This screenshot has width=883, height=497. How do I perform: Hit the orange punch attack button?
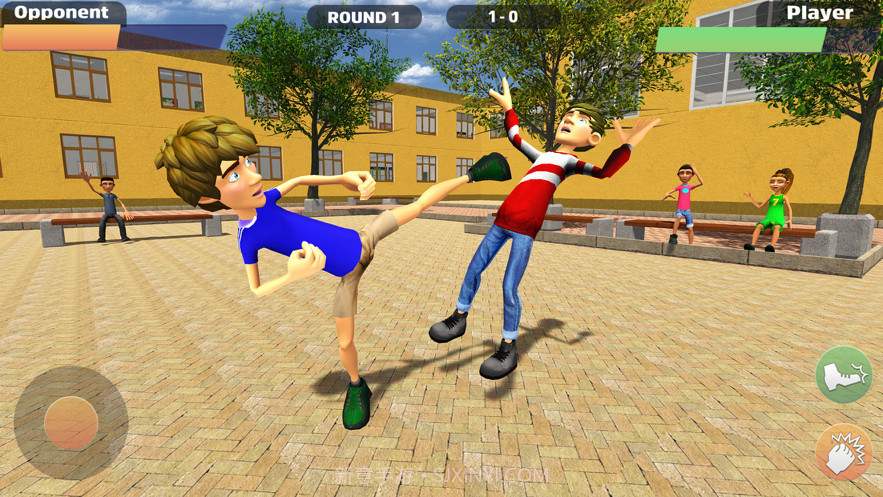click(844, 453)
